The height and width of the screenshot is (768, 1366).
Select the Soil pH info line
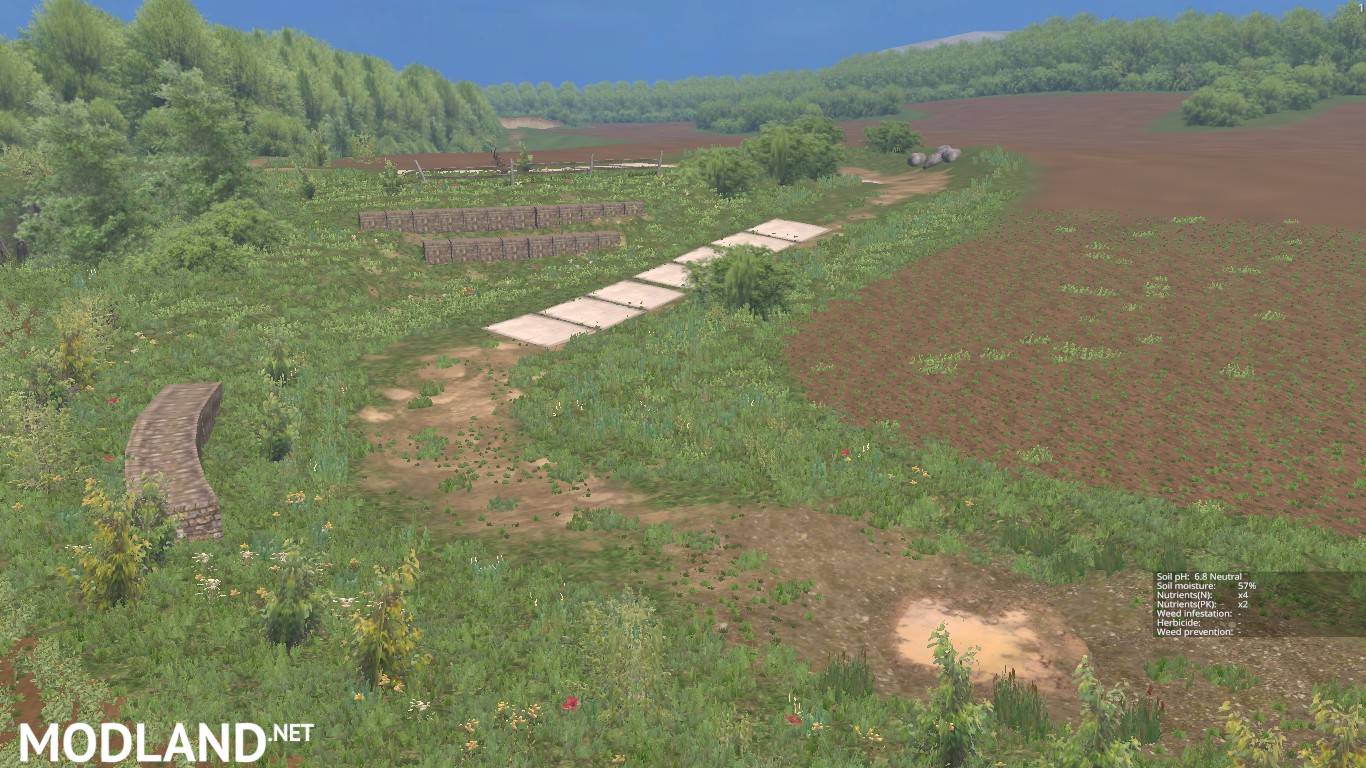click(x=1198, y=577)
